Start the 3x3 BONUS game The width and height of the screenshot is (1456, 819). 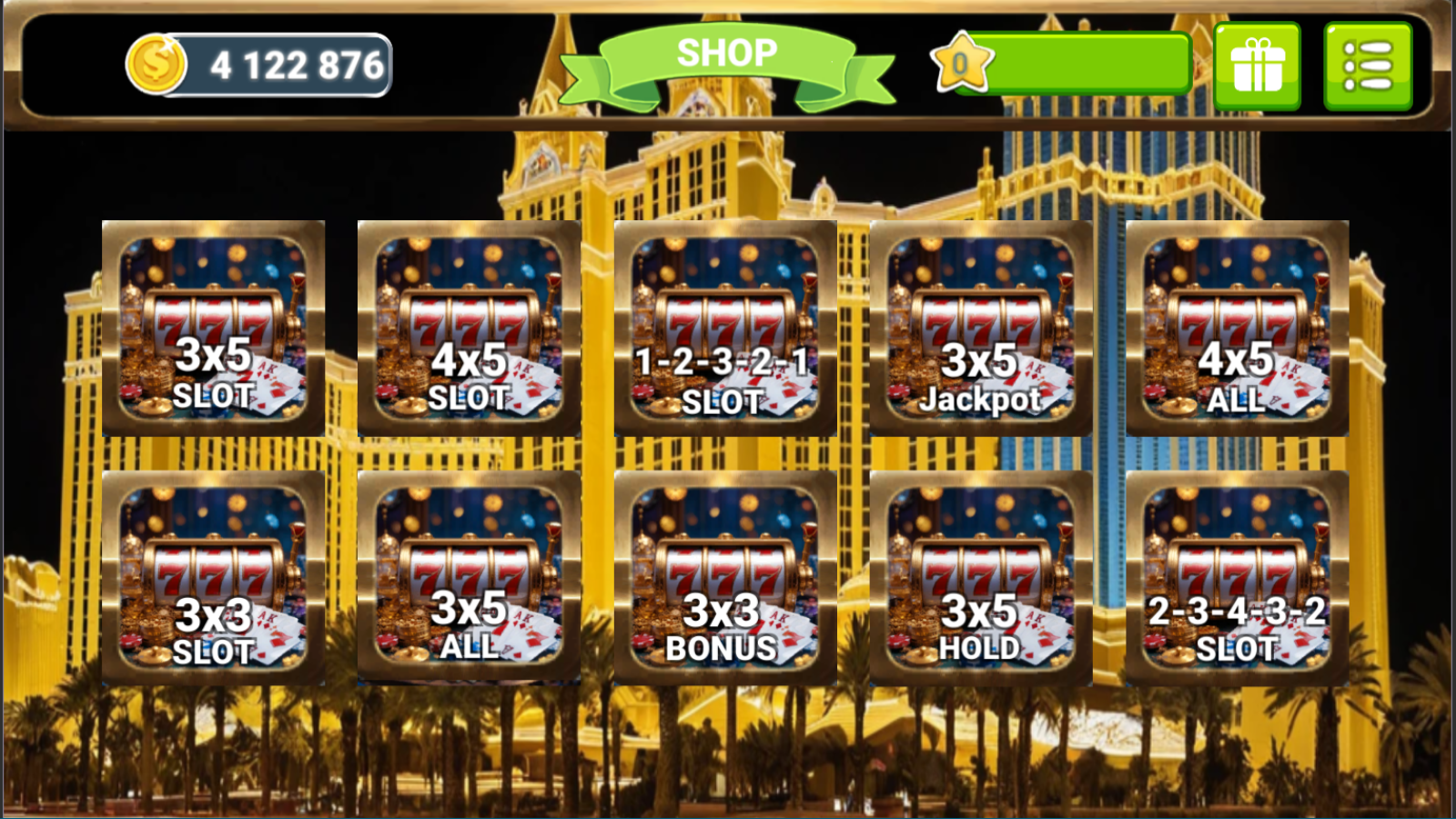tap(728, 578)
